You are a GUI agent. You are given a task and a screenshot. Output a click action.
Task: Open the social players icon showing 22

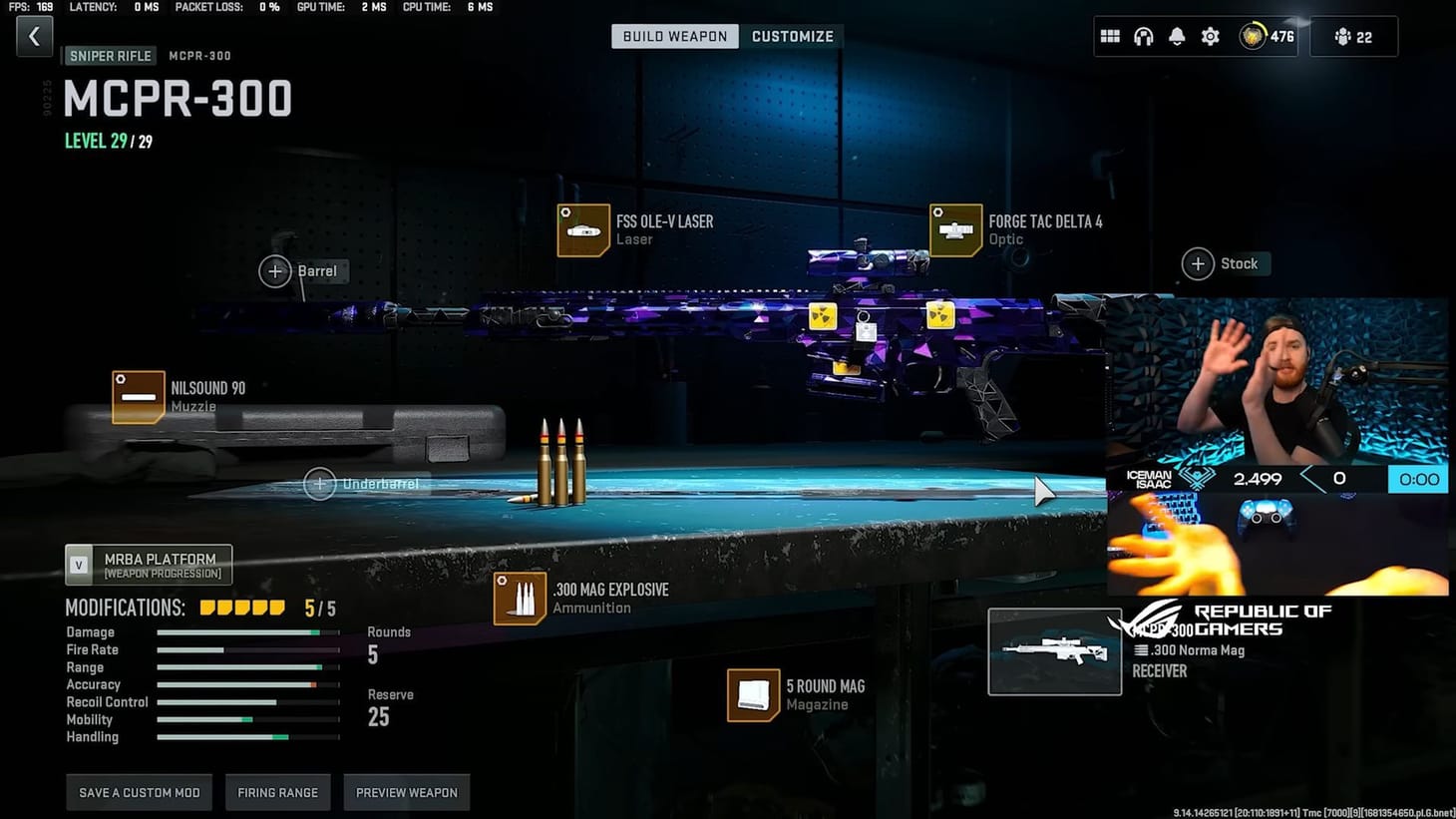pos(1353,36)
